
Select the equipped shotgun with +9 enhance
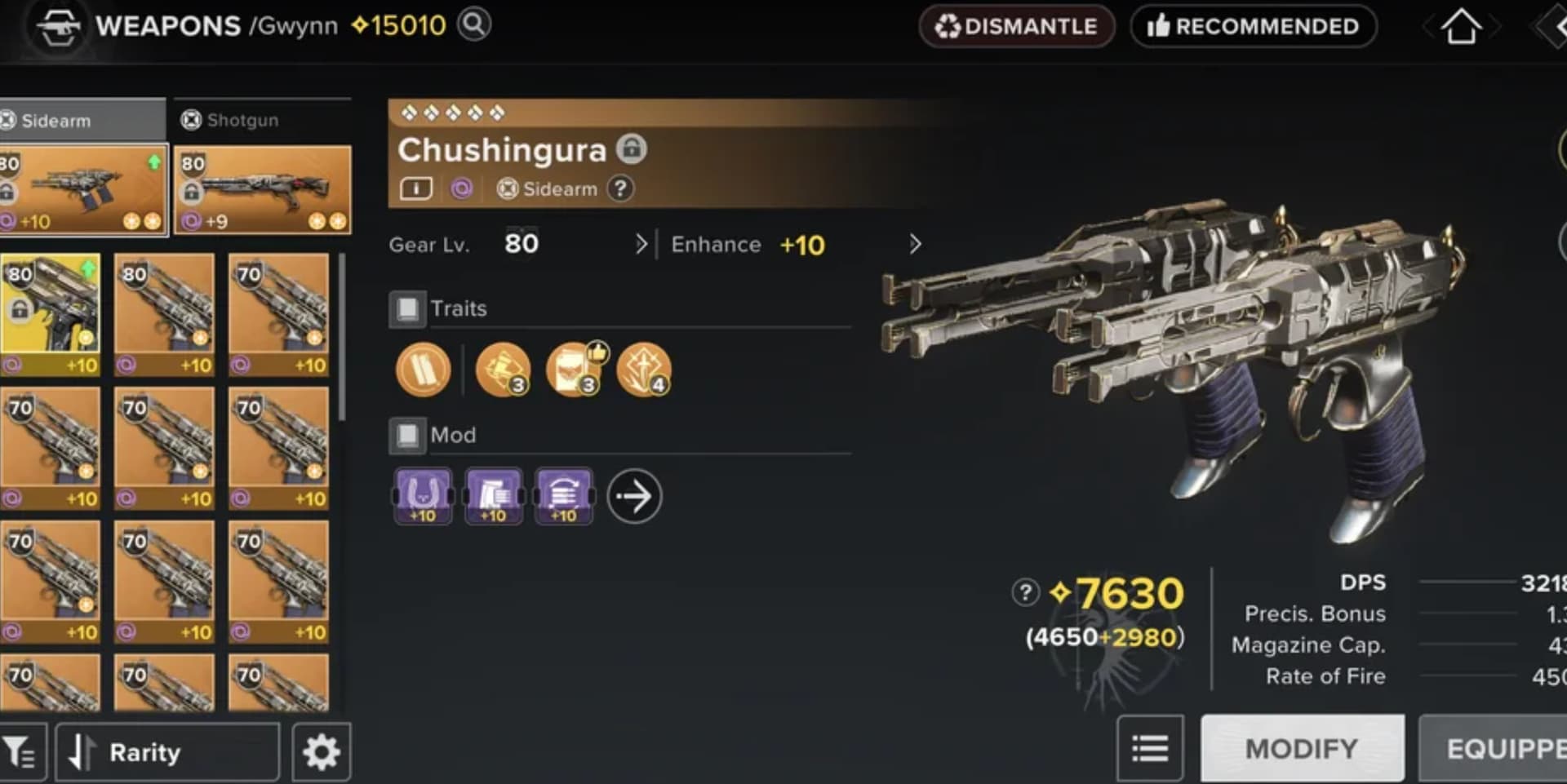click(x=262, y=190)
